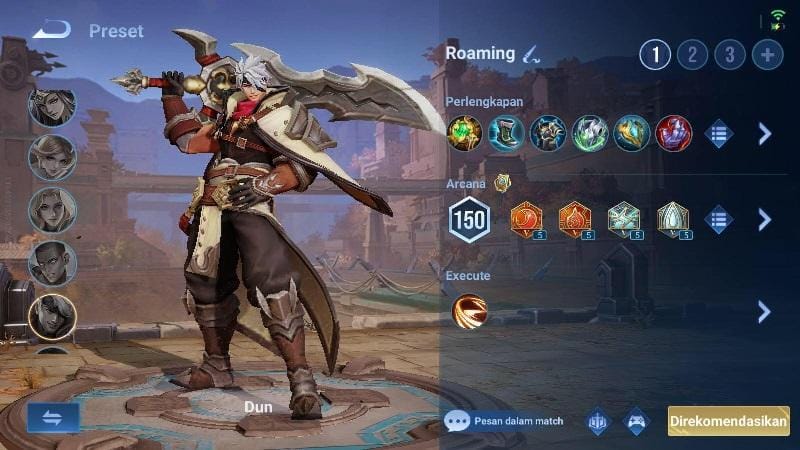Open the Arcana list menu icon
The height and width of the screenshot is (450, 800).
(718, 220)
